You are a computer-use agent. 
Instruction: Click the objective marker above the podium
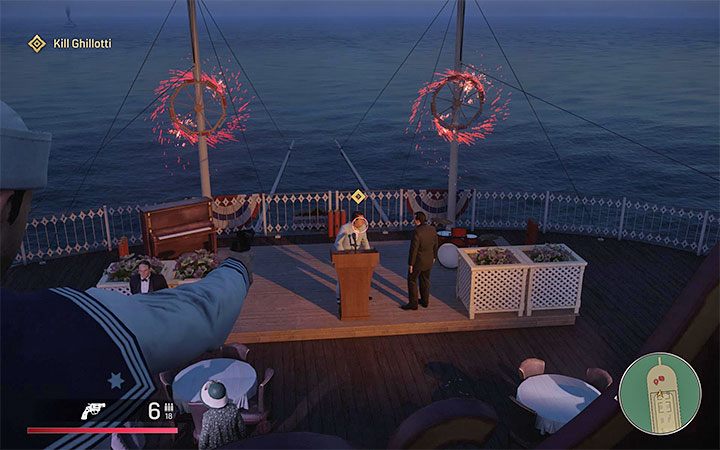click(x=358, y=197)
